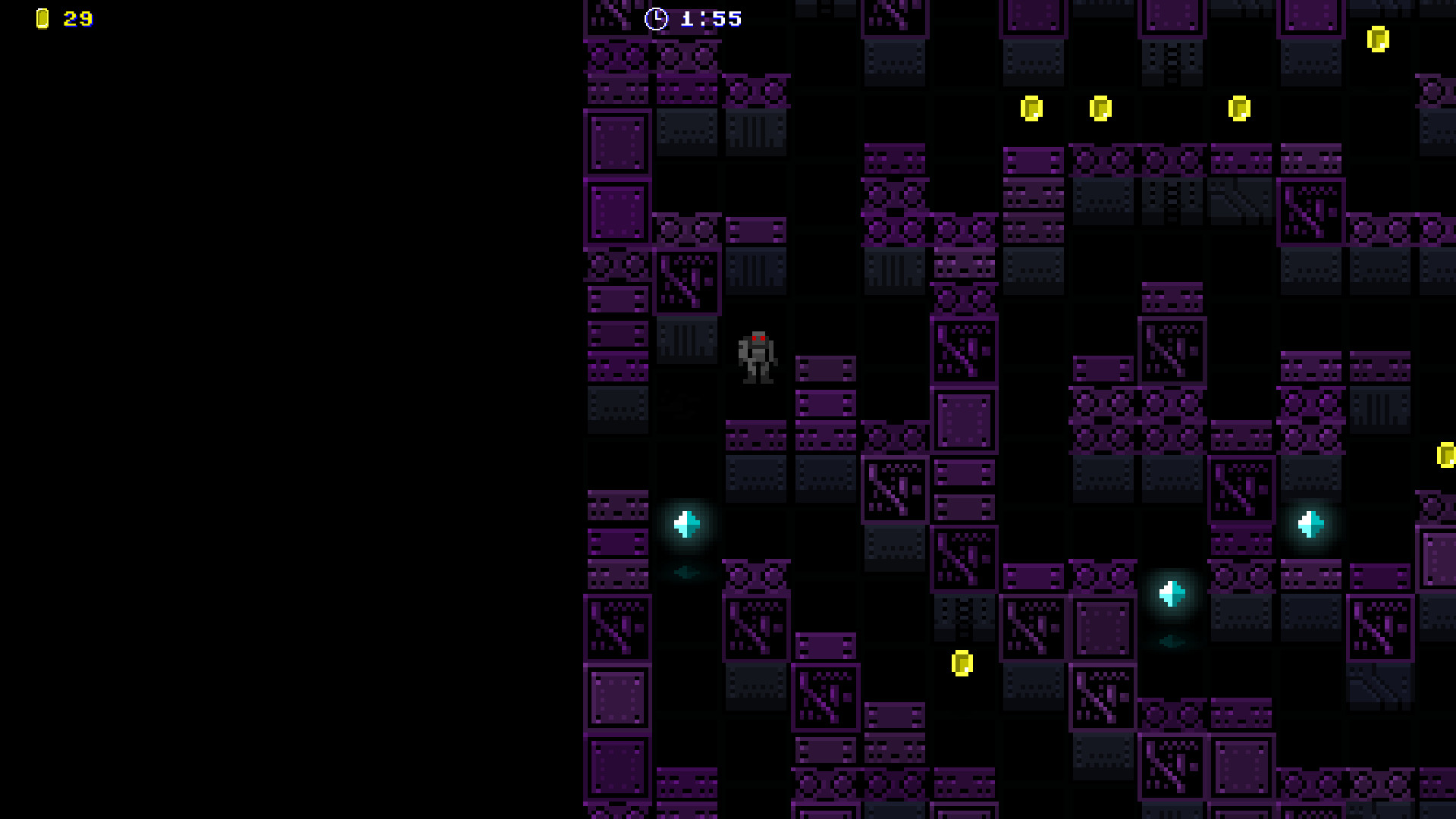Click the middle coin of the three top coins

[1100, 110]
